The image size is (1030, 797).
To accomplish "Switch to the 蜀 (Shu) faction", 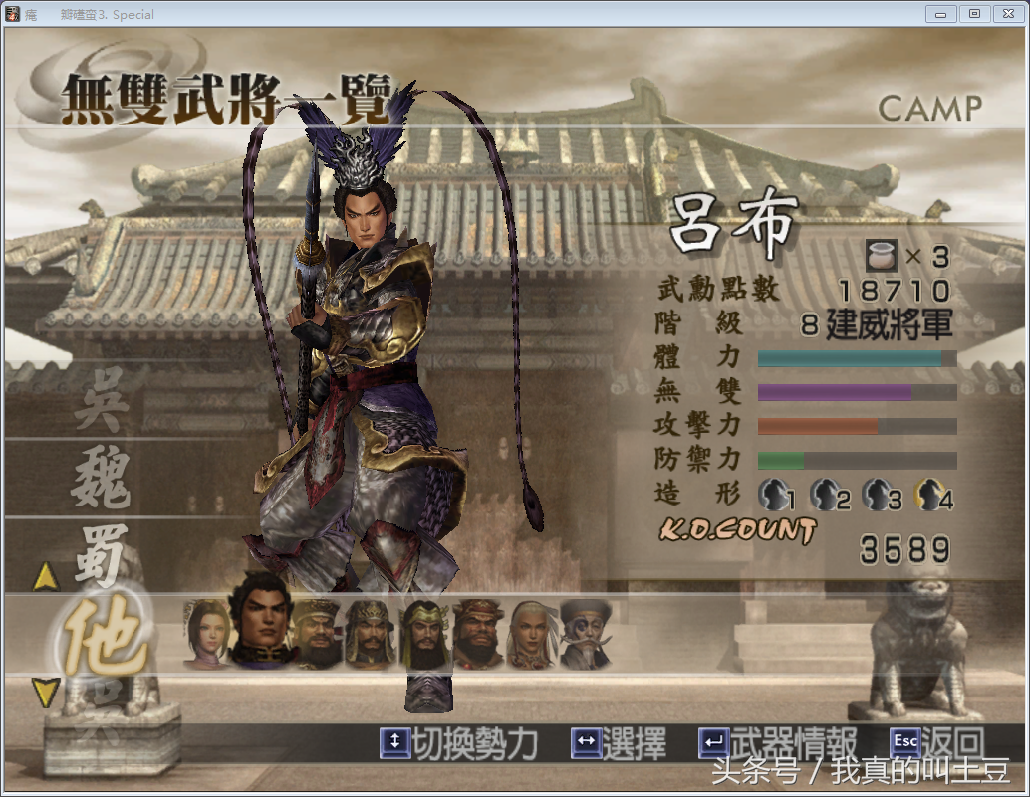I will [x=101, y=551].
